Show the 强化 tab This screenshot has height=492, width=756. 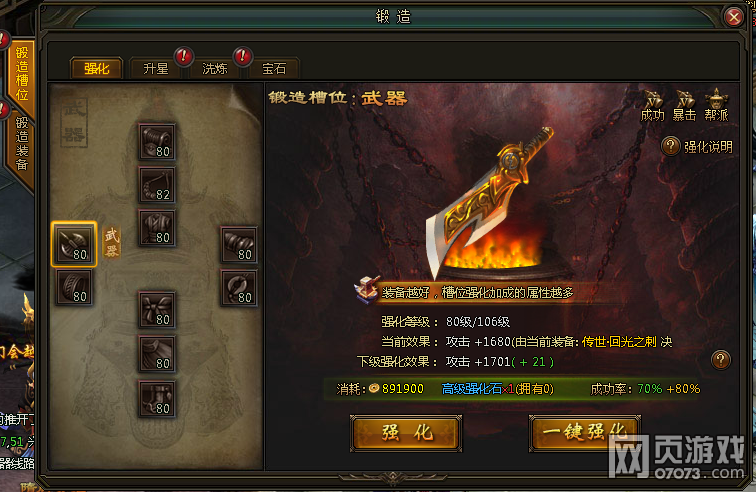point(96,68)
